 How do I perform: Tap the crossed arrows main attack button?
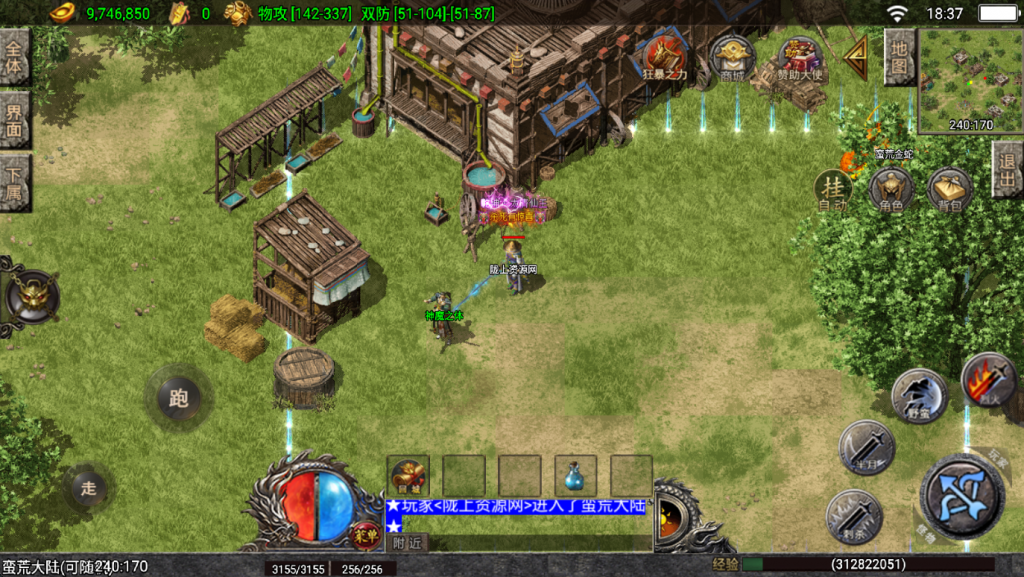point(962,497)
